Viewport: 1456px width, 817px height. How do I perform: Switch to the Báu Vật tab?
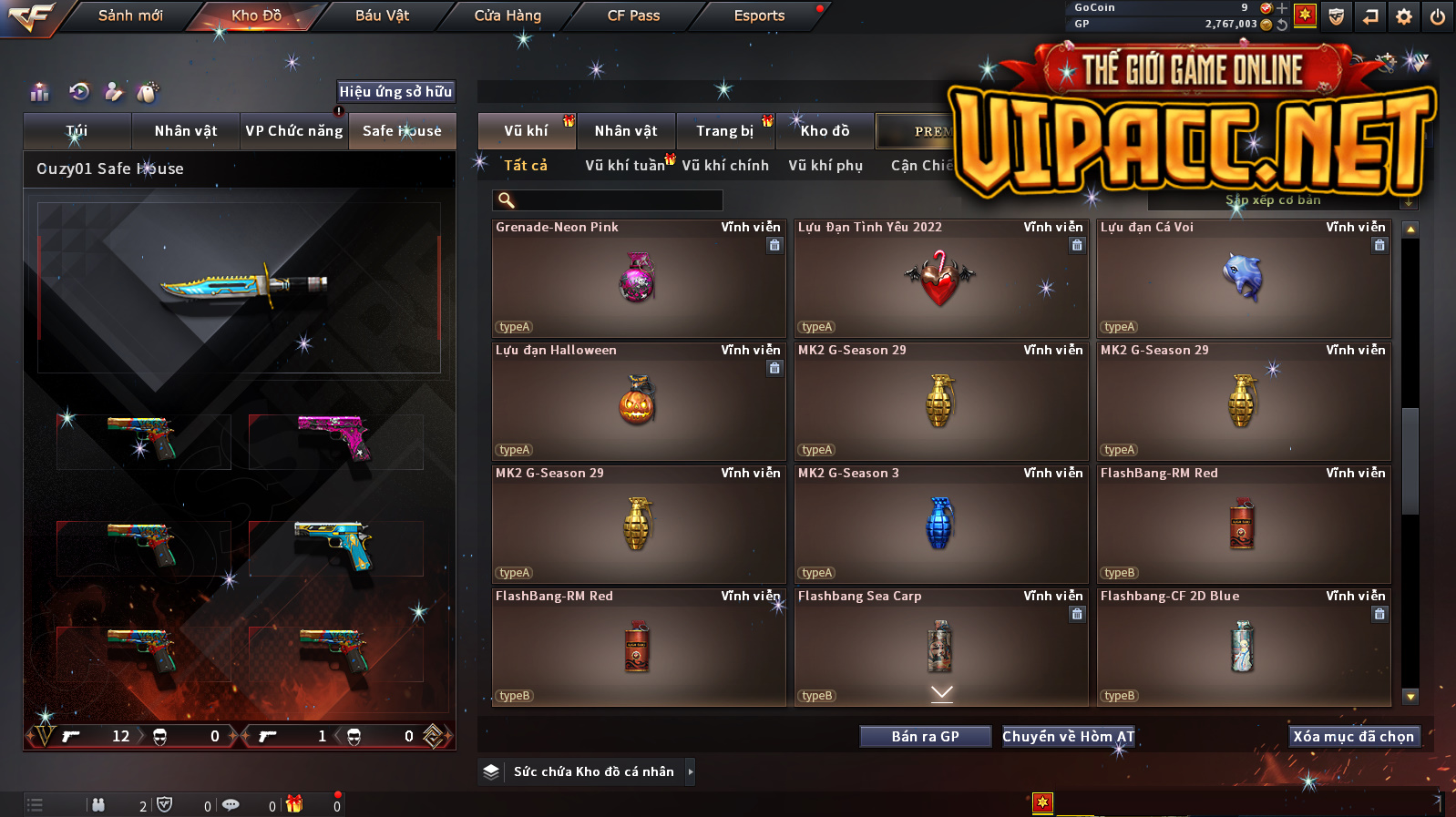click(382, 15)
